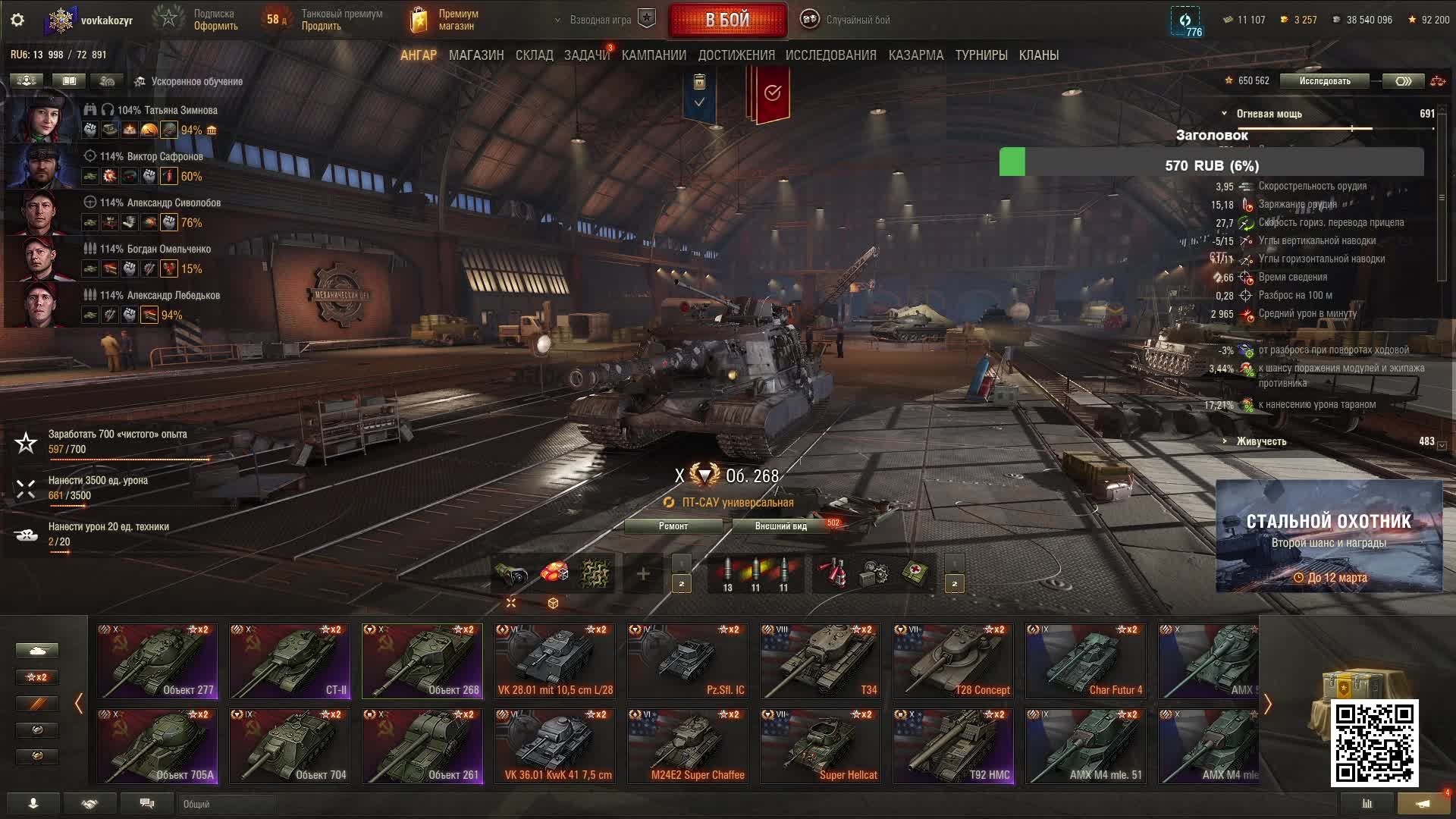Pick the Объект 705А tank tile
1456x819 pixels.
(x=157, y=745)
